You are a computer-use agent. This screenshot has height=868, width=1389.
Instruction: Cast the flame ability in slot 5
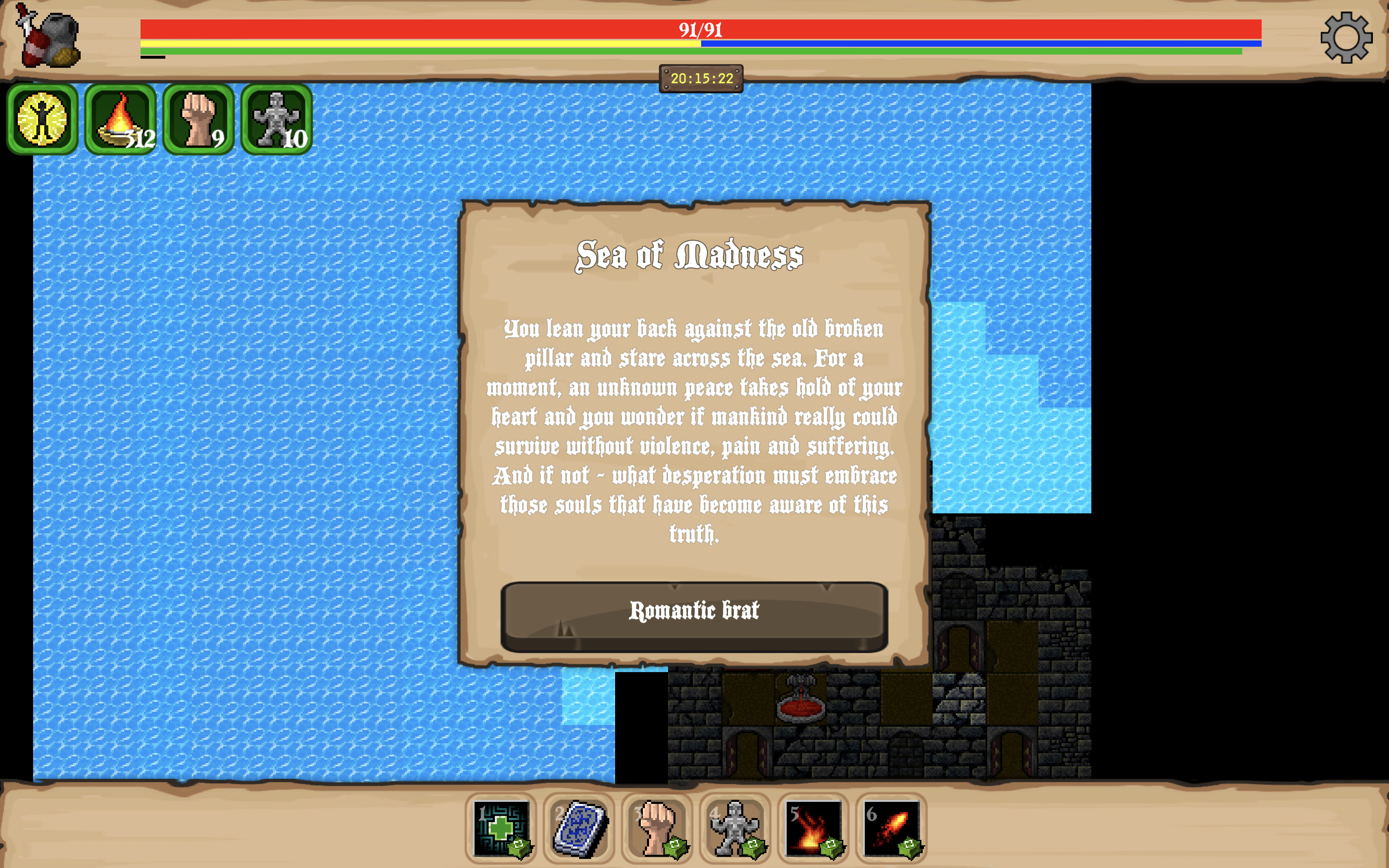point(813,827)
